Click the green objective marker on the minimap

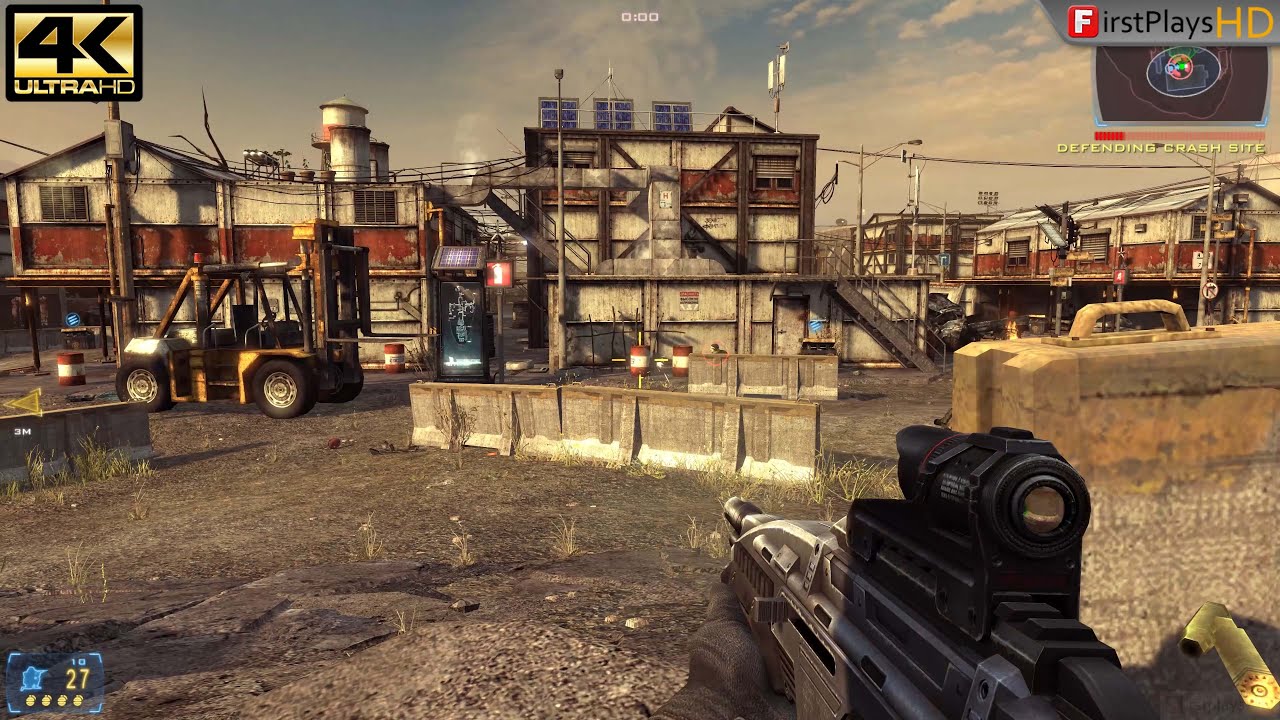1182,66
